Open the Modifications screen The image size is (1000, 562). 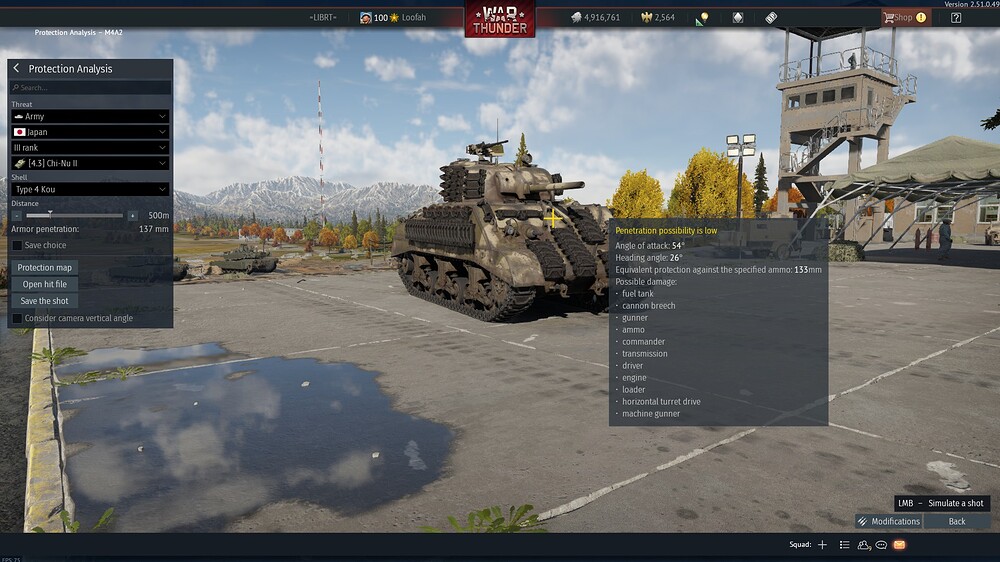889,521
